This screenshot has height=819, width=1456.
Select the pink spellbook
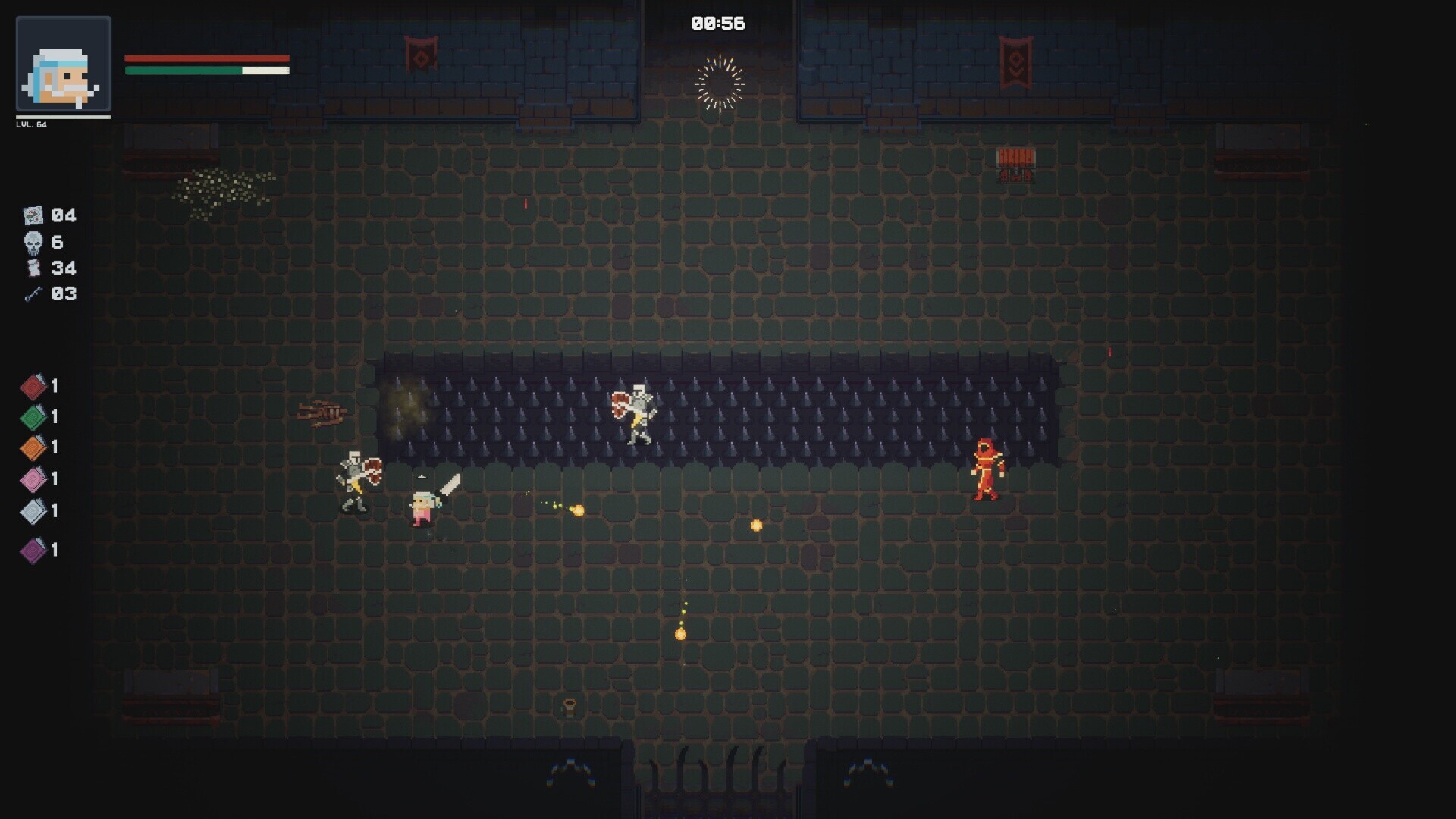click(33, 479)
